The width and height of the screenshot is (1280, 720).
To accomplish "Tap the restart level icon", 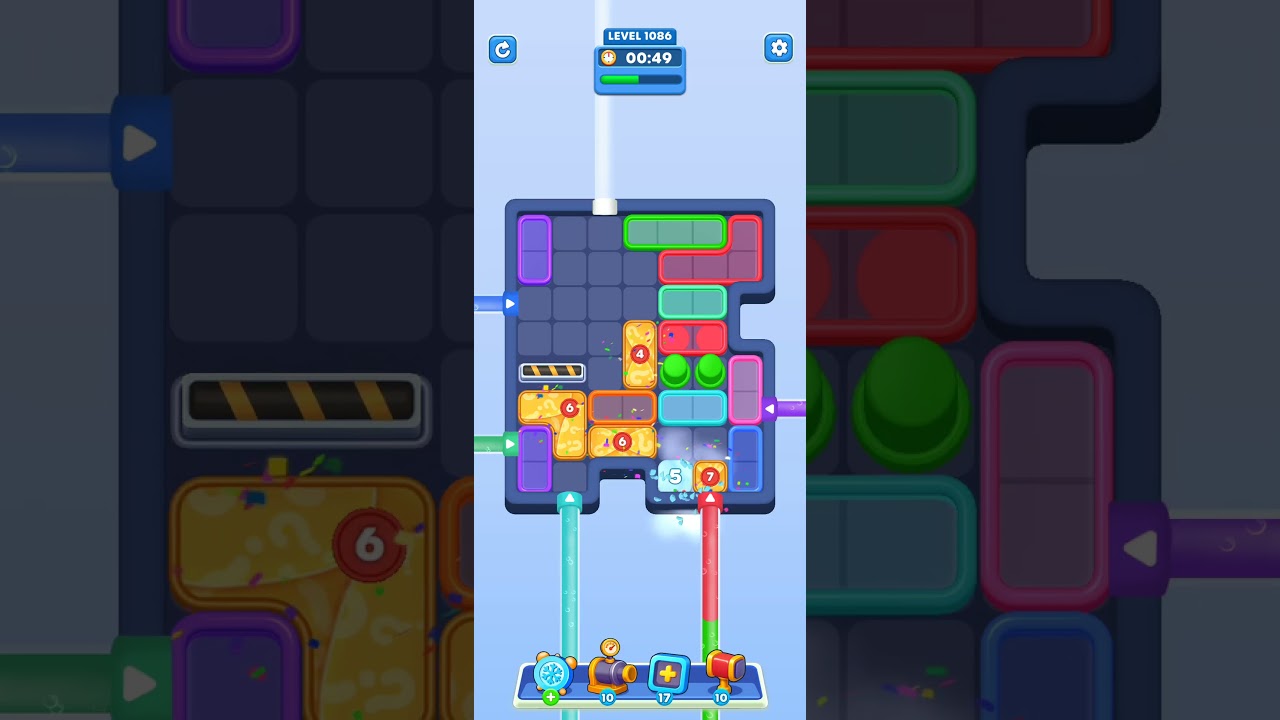I will tap(503, 49).
